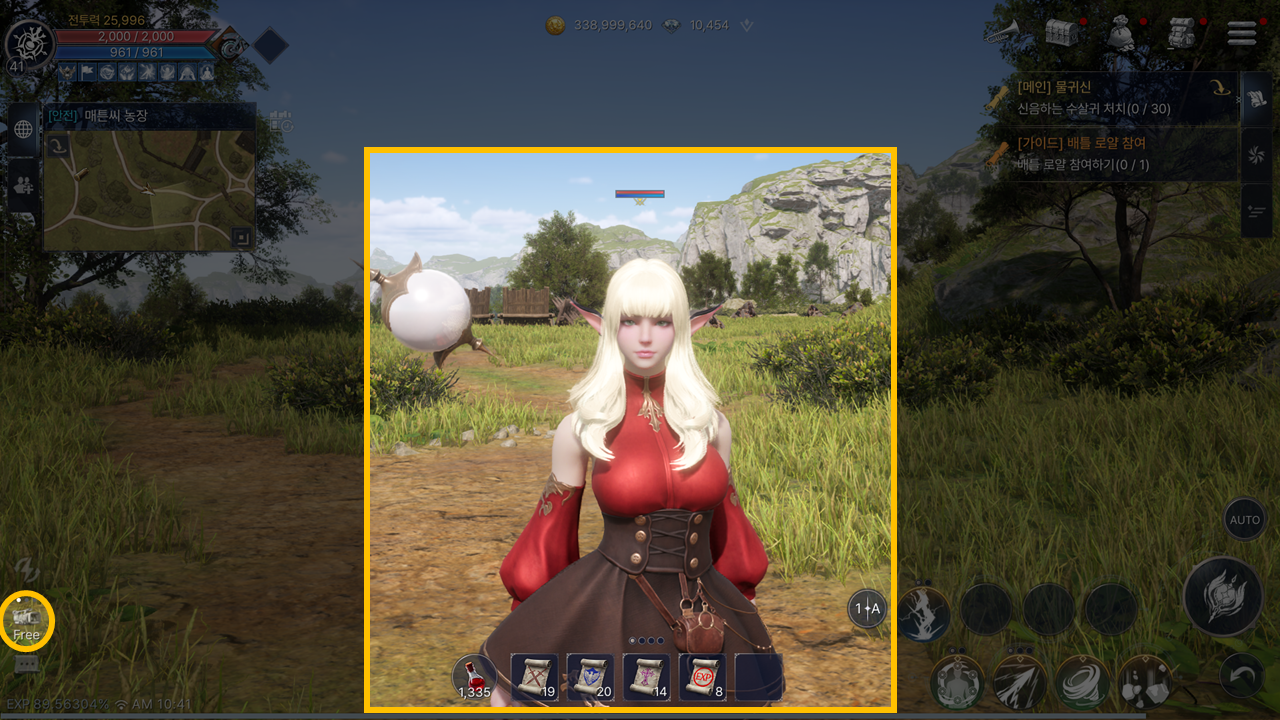Select the guide quest 배틀 로얄 참여
Viewport: 1280px width, 720px height.
click(1110, 154)
